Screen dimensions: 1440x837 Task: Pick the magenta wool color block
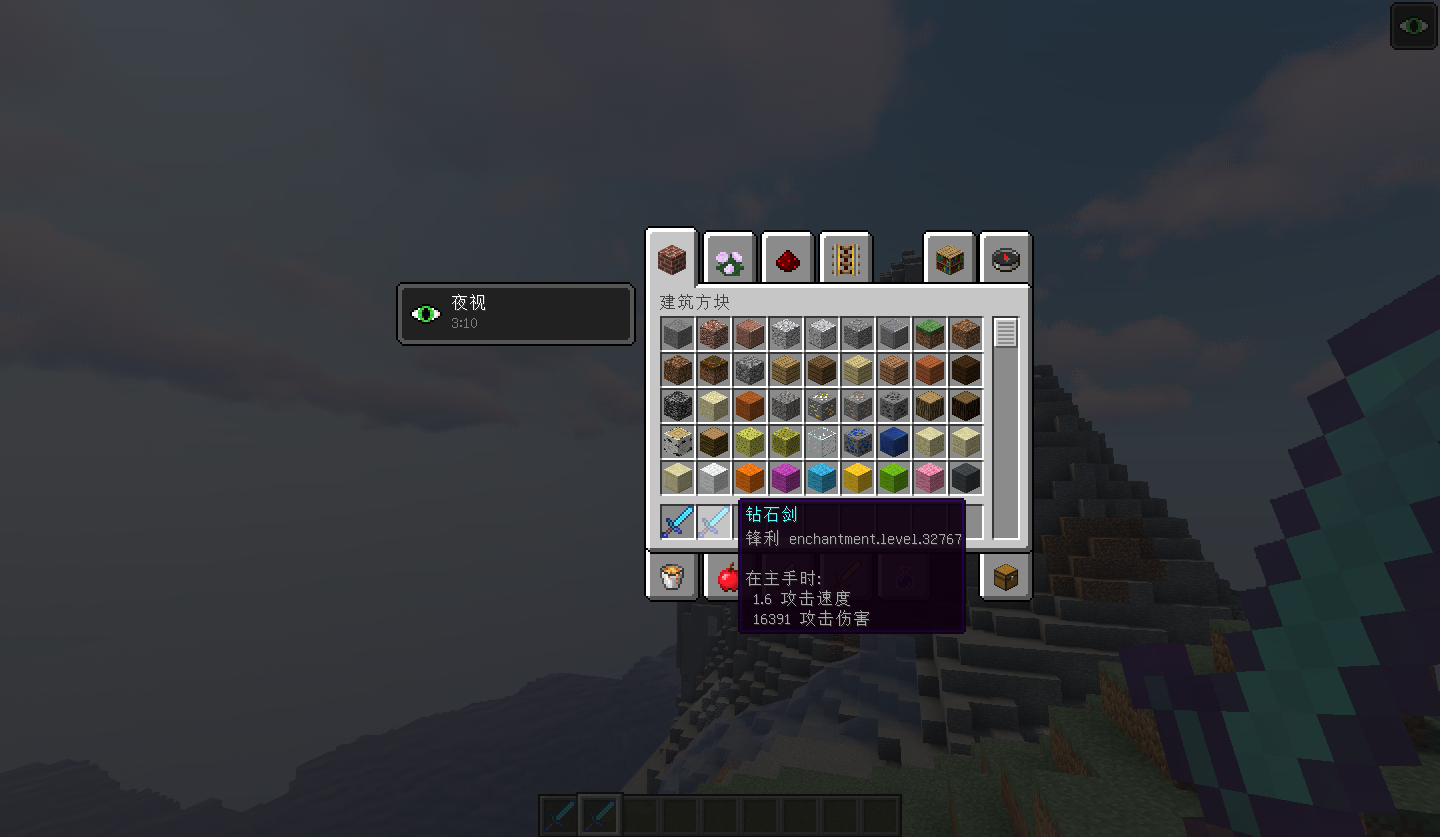[x=785, y=476]
